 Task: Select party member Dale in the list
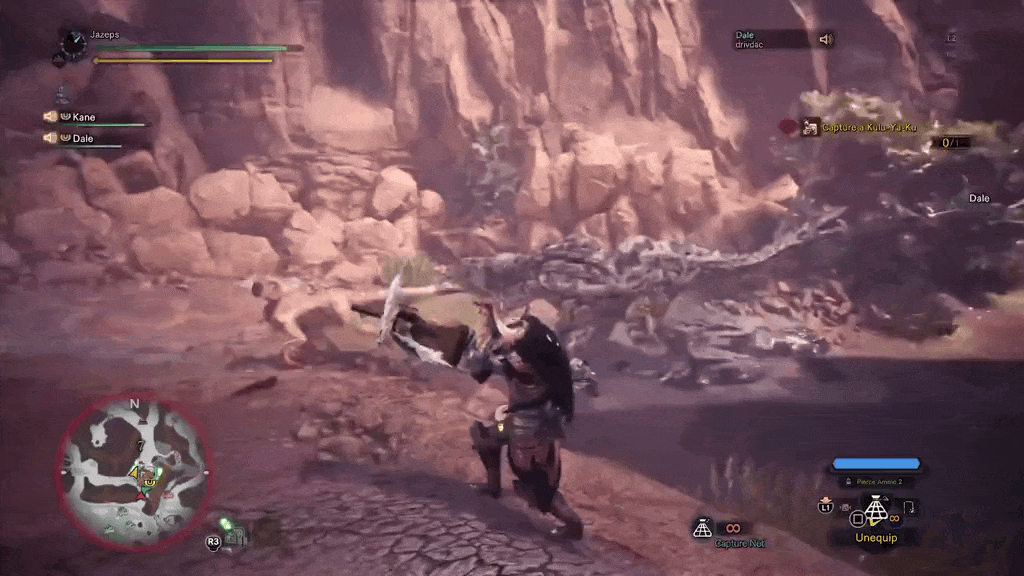tap(83, 139)
